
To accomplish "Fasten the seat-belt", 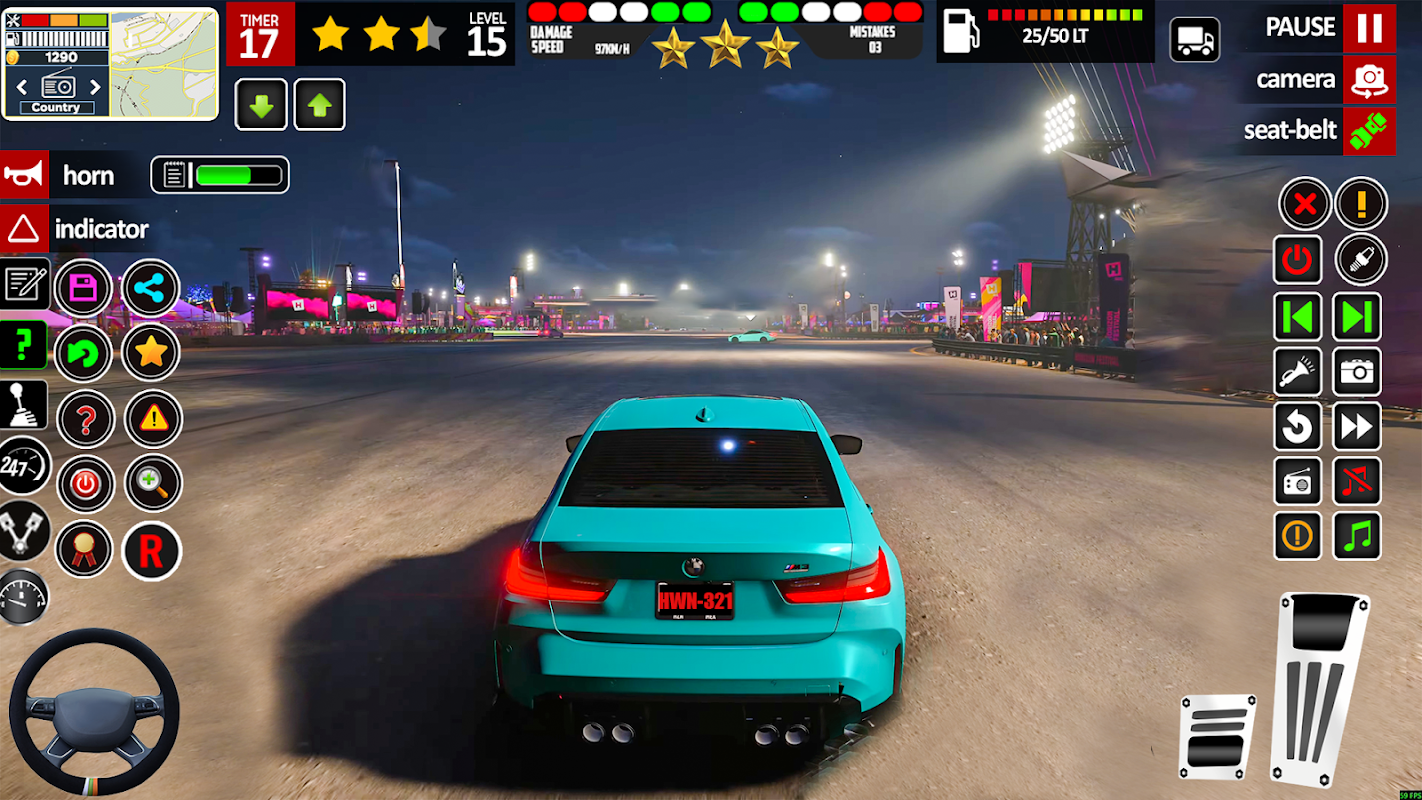I will pyautogui.click(x=1368, y=130).
